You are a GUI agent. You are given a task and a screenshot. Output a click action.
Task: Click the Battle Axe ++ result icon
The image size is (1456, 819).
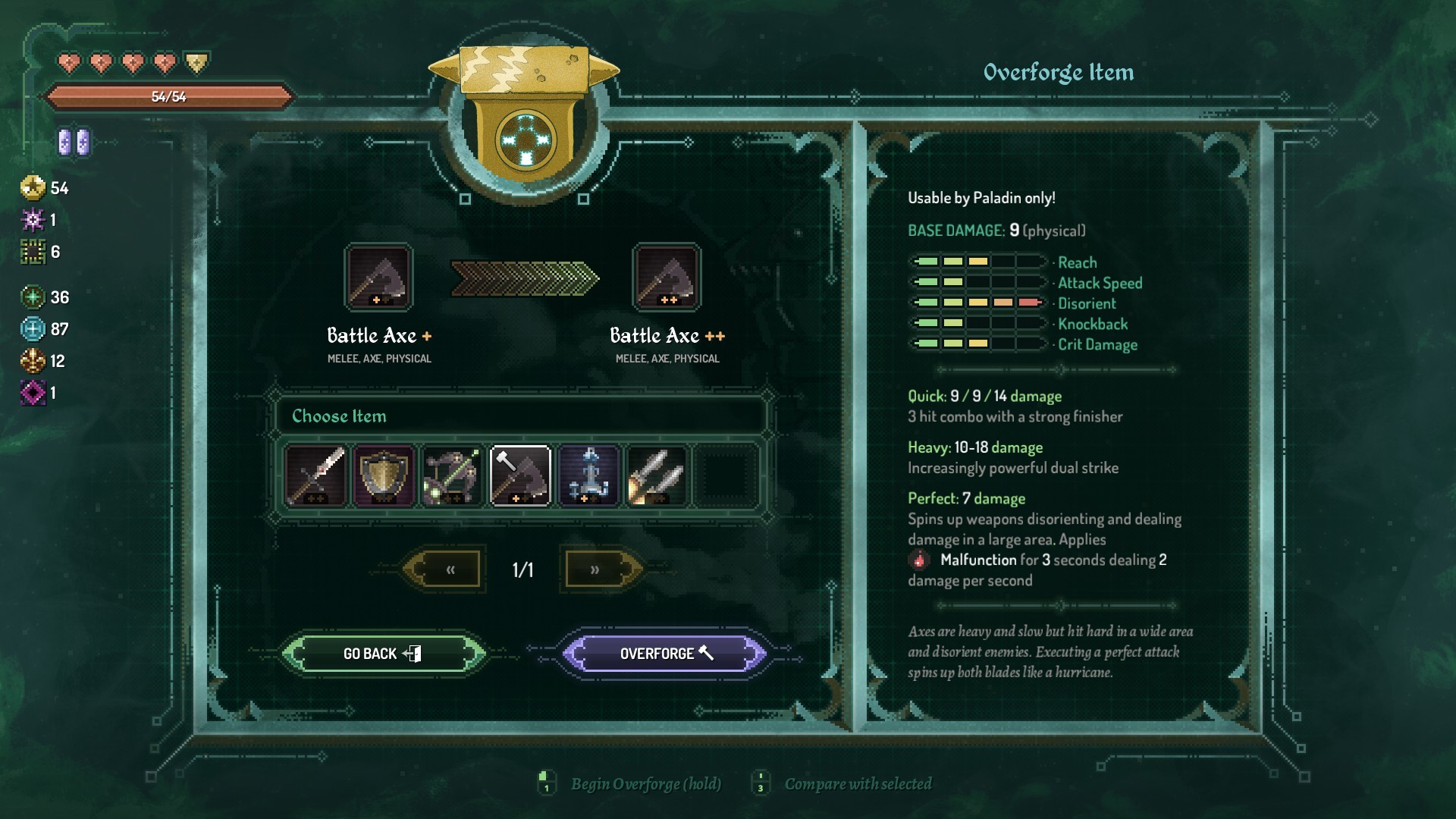pyautogui.click(x=667, y=278)
